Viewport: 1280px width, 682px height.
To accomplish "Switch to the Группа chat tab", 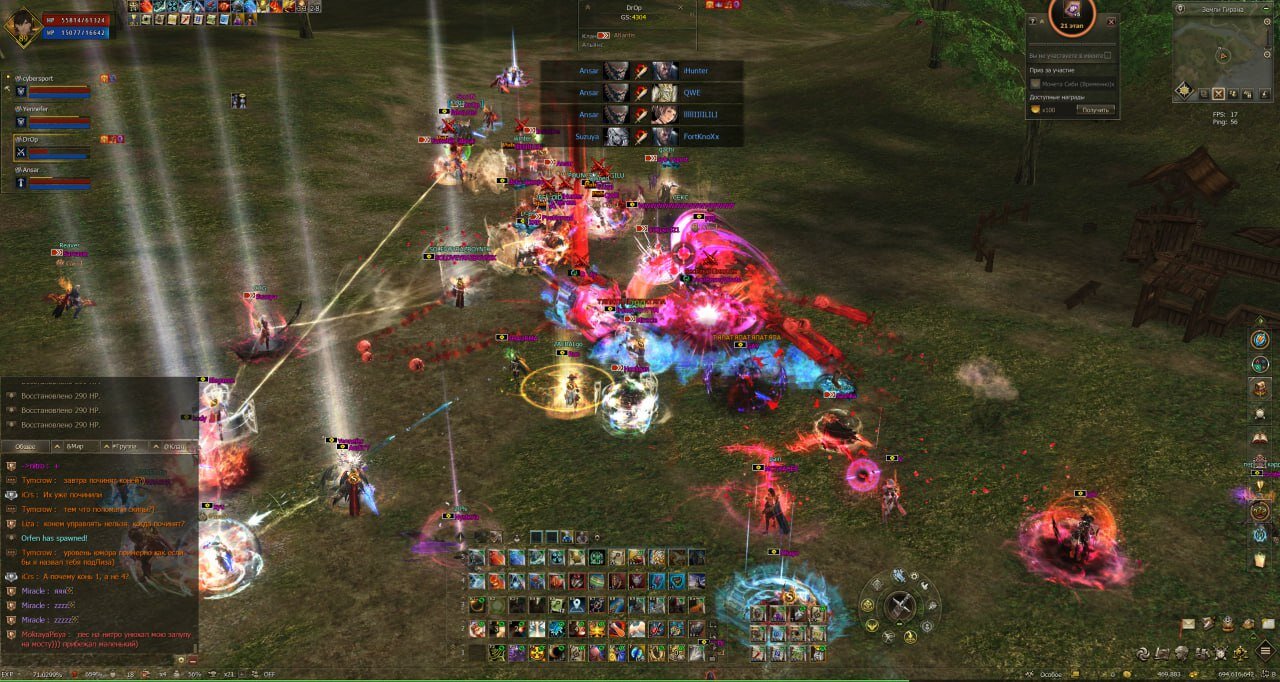I will pos(125,446).
